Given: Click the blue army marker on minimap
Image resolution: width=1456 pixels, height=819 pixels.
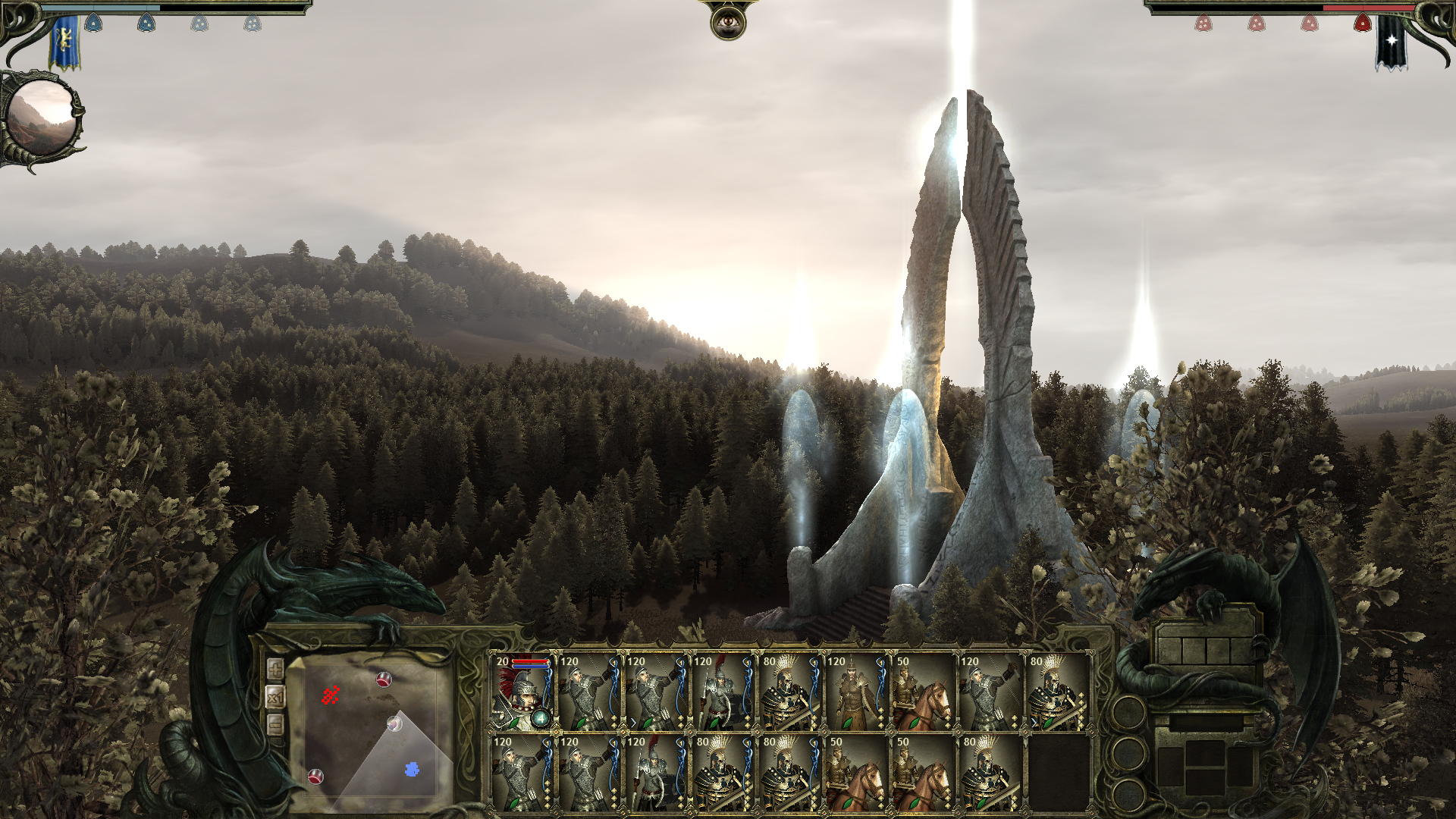Looking at the screenshot, I should [412, 770].
